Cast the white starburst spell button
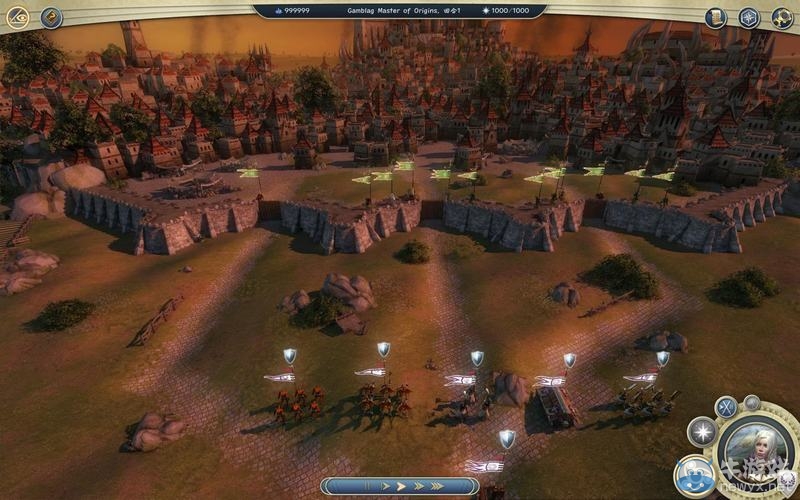This screenshot has height=500, width=800. pos(702,432)
